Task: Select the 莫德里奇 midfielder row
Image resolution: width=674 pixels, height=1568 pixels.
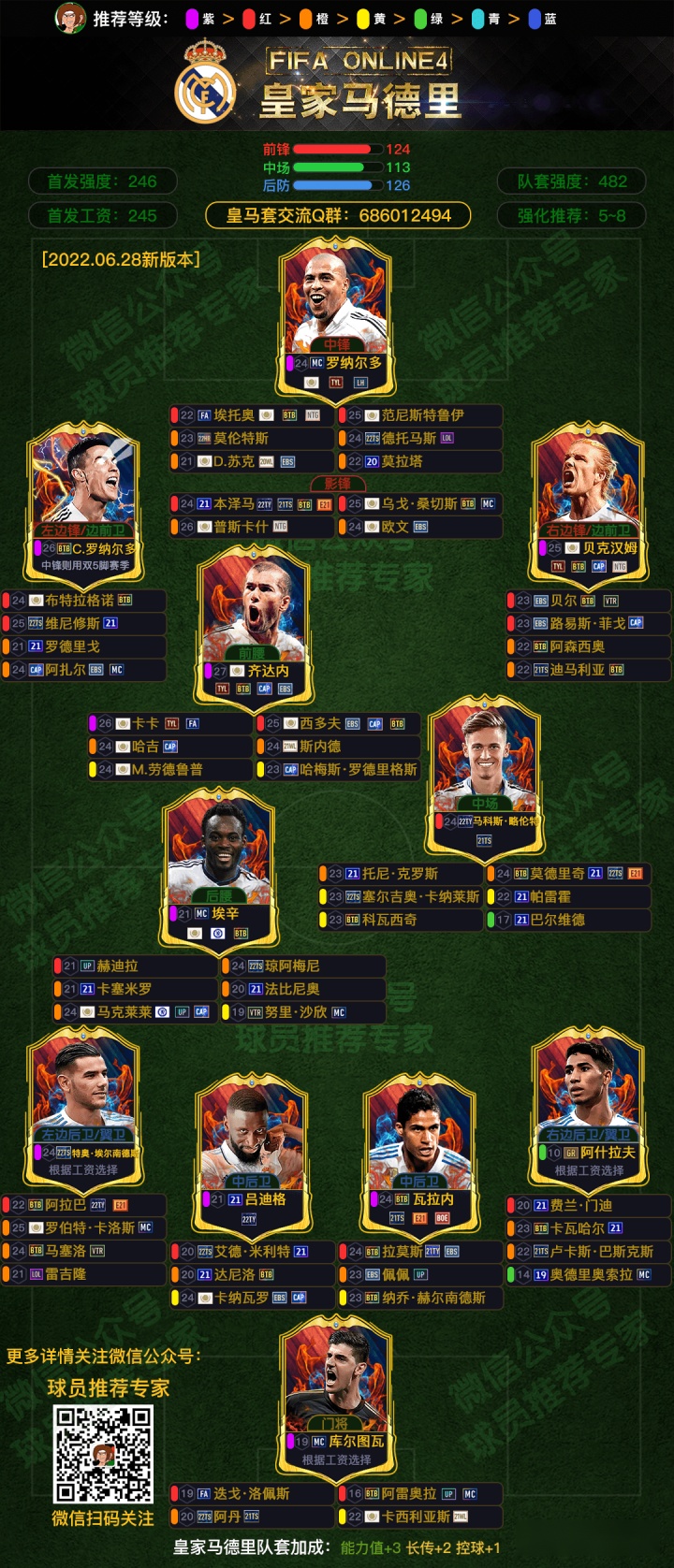Action: point(567,874)
